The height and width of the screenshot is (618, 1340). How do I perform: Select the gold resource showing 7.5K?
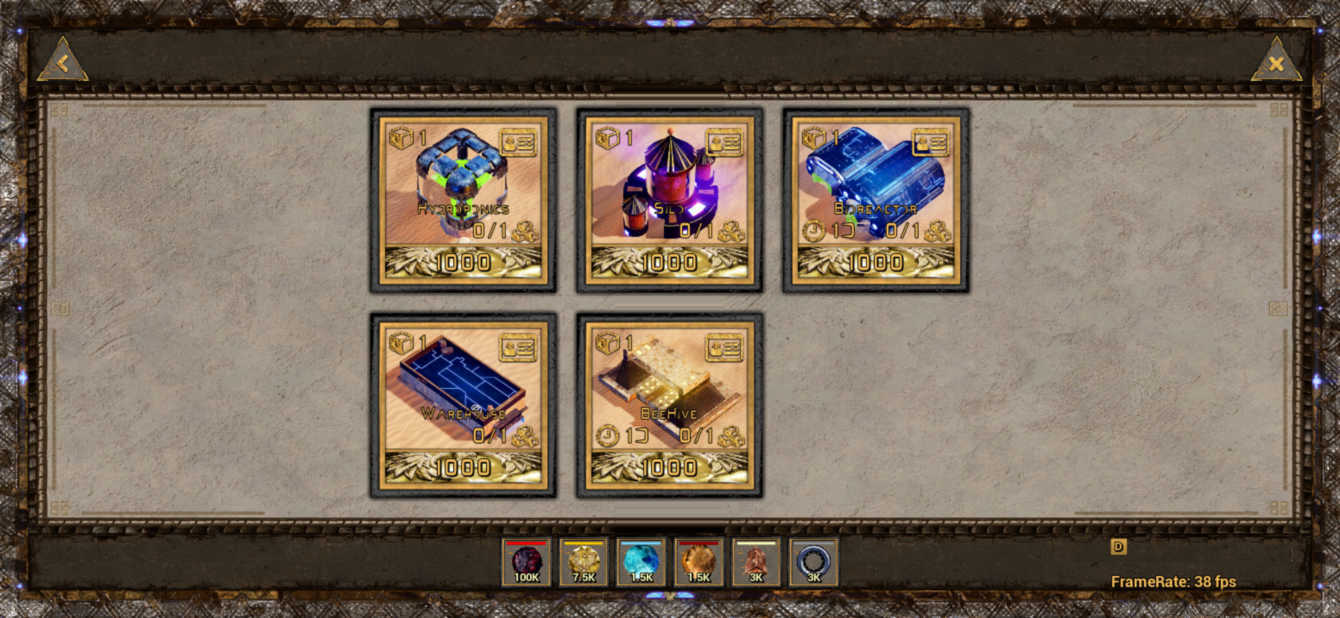pyautogui.click(x=584, y=562)
